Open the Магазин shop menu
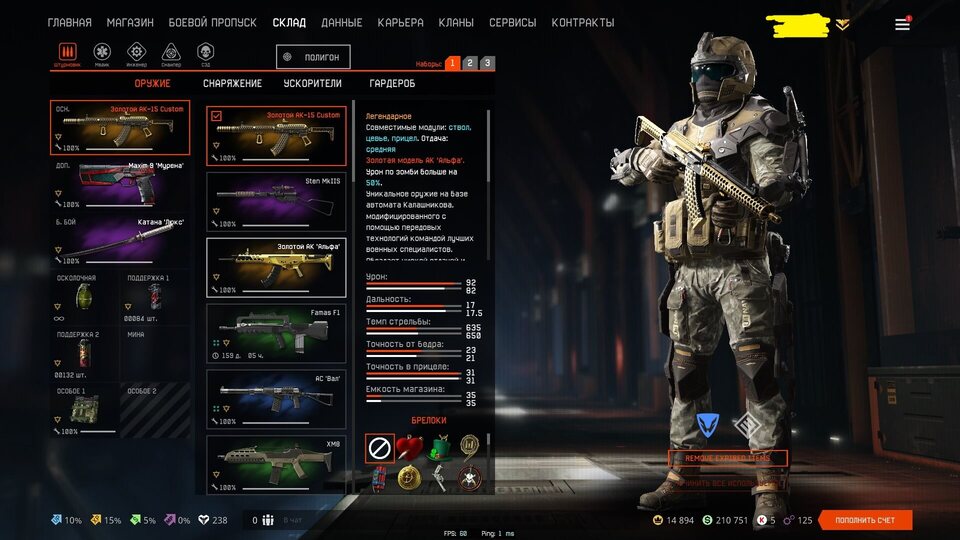The image size is (960, 540). tap(130, 22)
